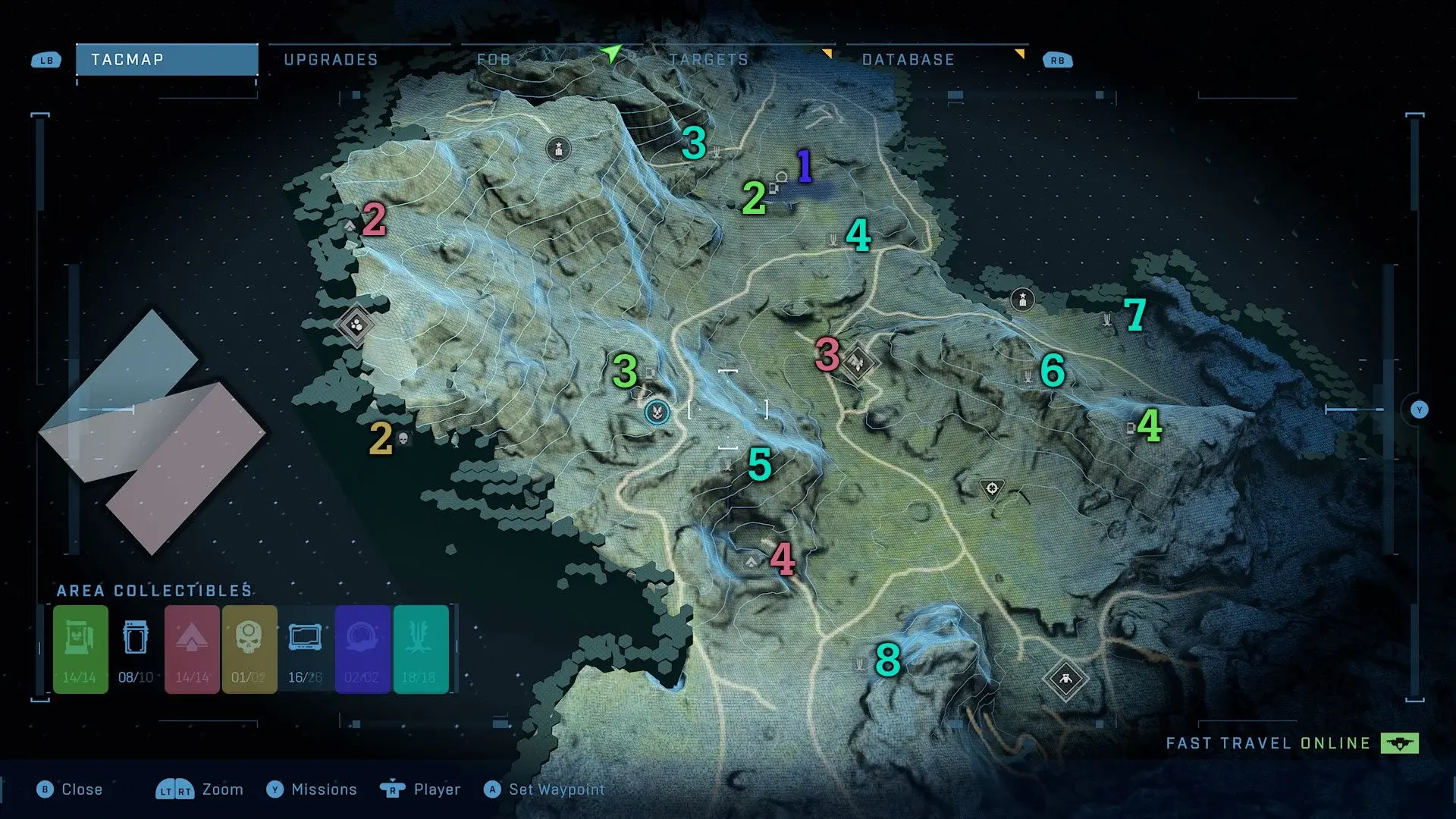The image size is (1456, 819).
Task: Open the FOB tab
Action: [494, 60]
